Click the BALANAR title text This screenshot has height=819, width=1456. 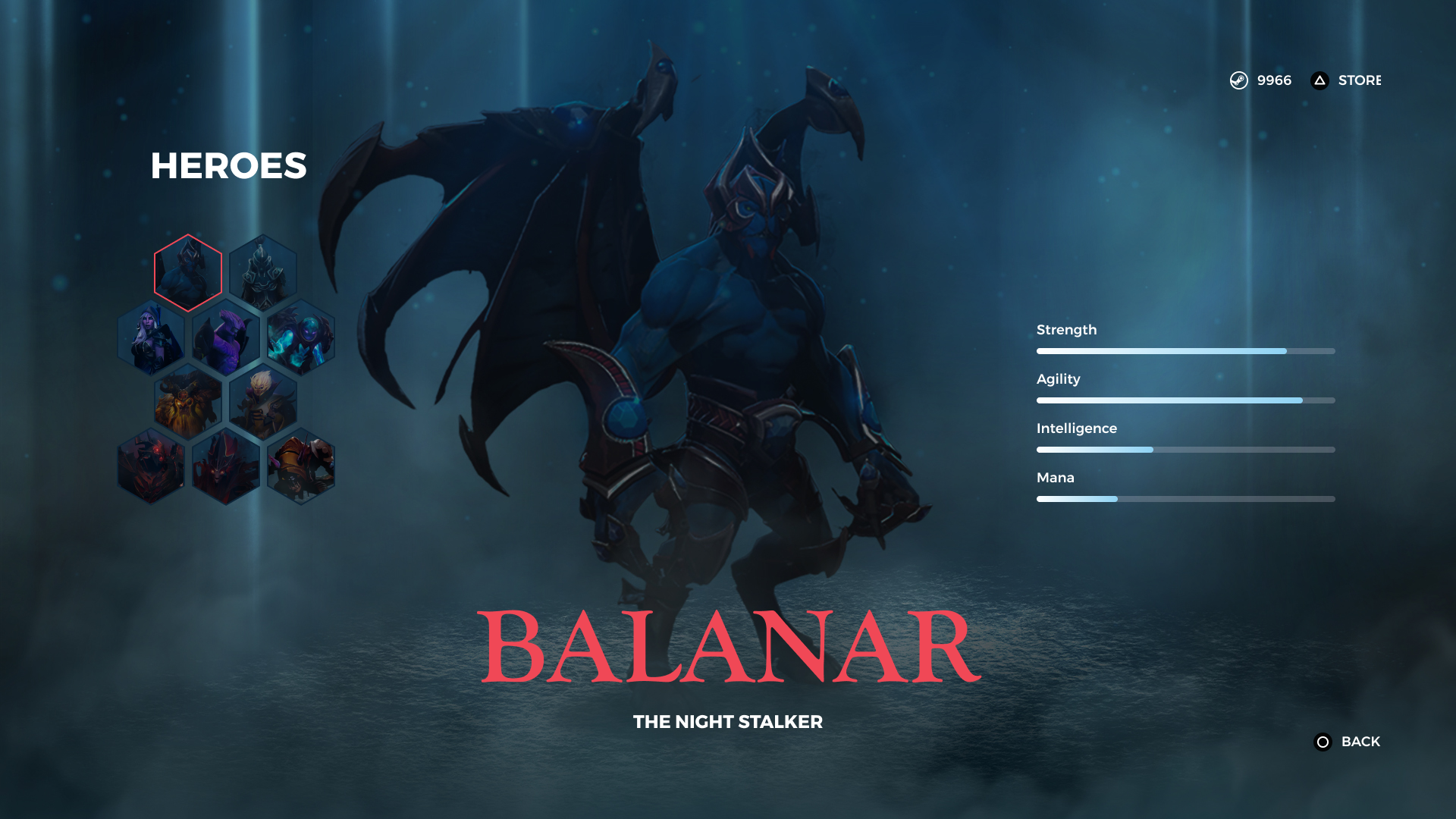[x=726, y=645]
